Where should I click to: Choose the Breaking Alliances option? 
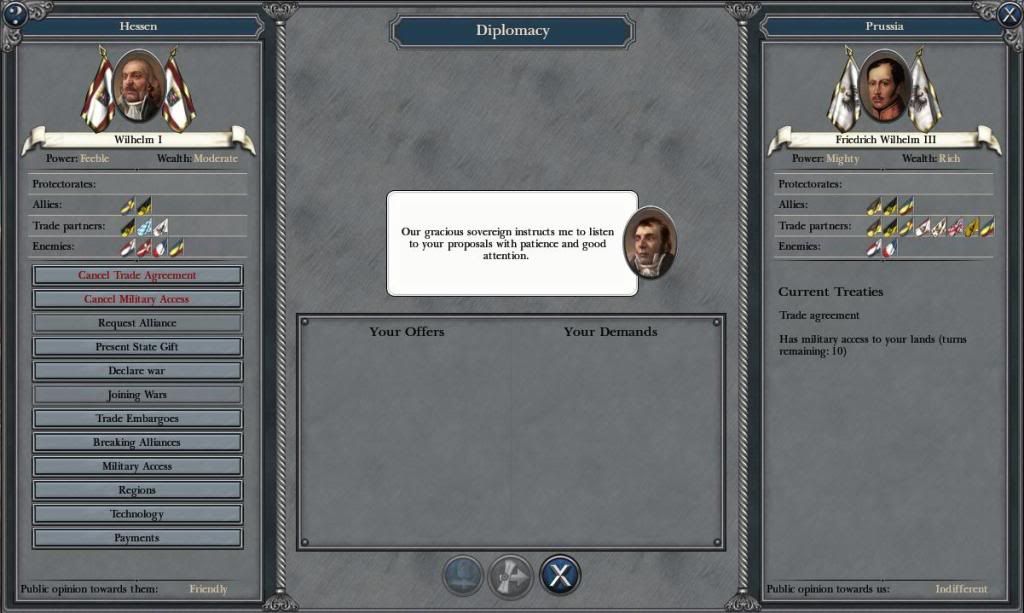[137, 443]
